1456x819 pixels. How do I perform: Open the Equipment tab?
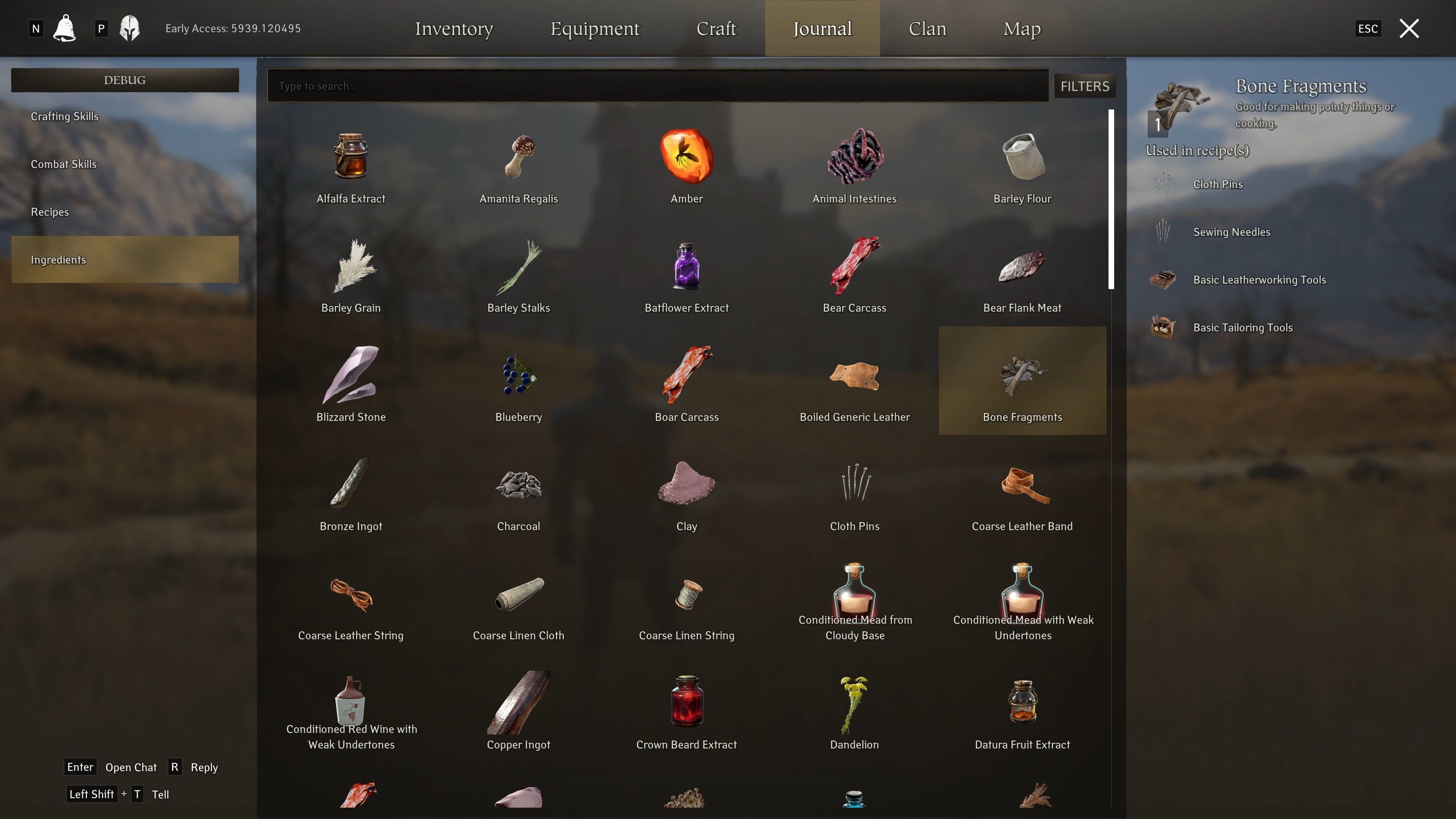pyautogui.click(x=595, y=28)
